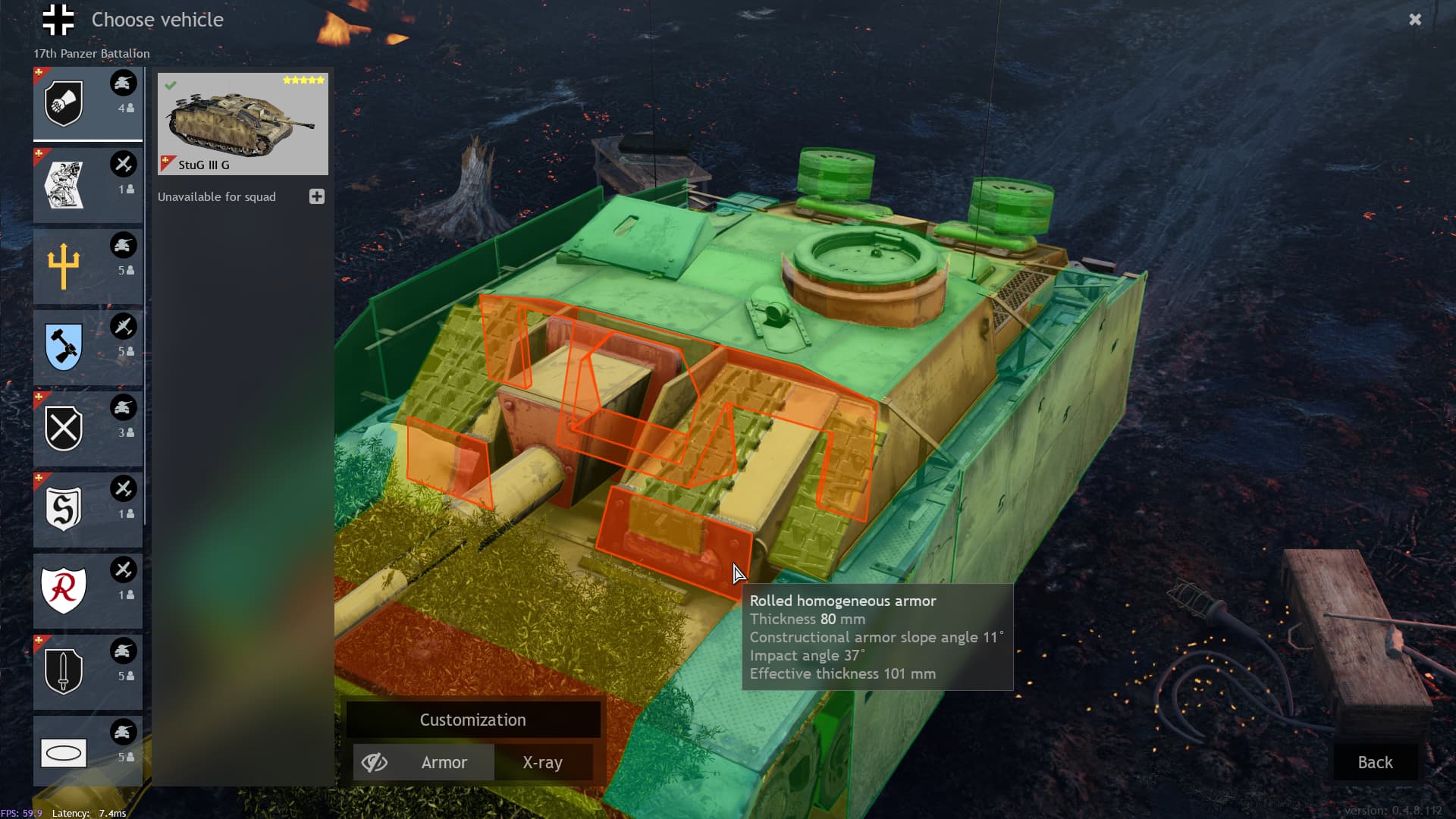Viewport: 1456px width, 819px height.
Task: Go back using the Back button
Action: pos(1375,762)
